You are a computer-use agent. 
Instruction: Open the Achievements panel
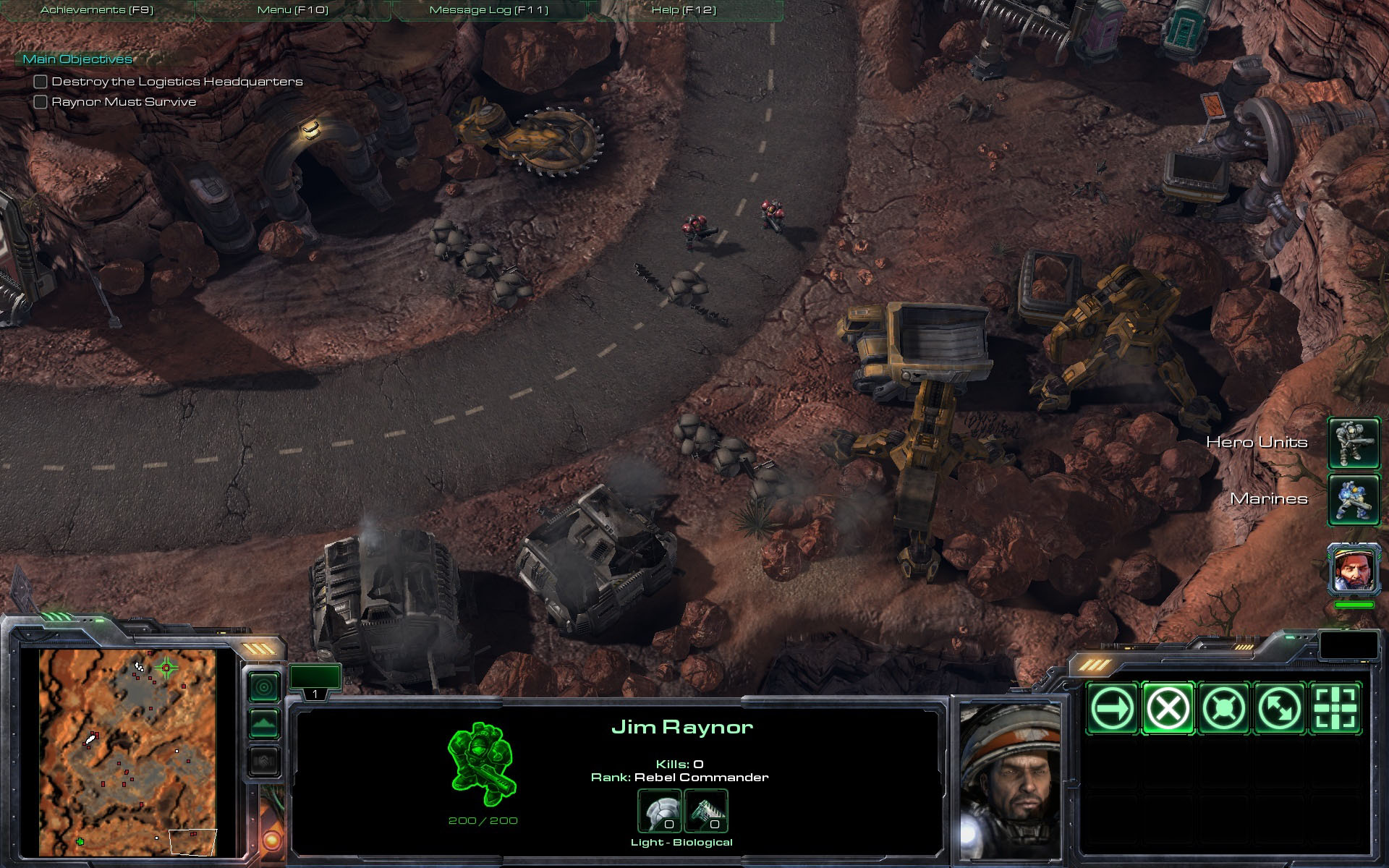pos(97,10)
